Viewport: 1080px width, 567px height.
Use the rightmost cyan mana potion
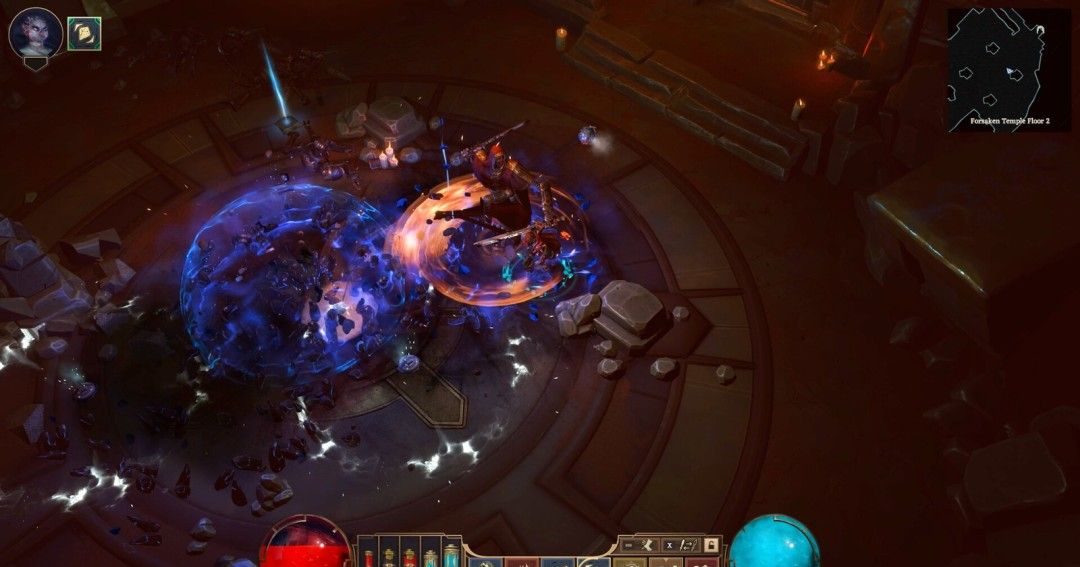pos(450,555)
